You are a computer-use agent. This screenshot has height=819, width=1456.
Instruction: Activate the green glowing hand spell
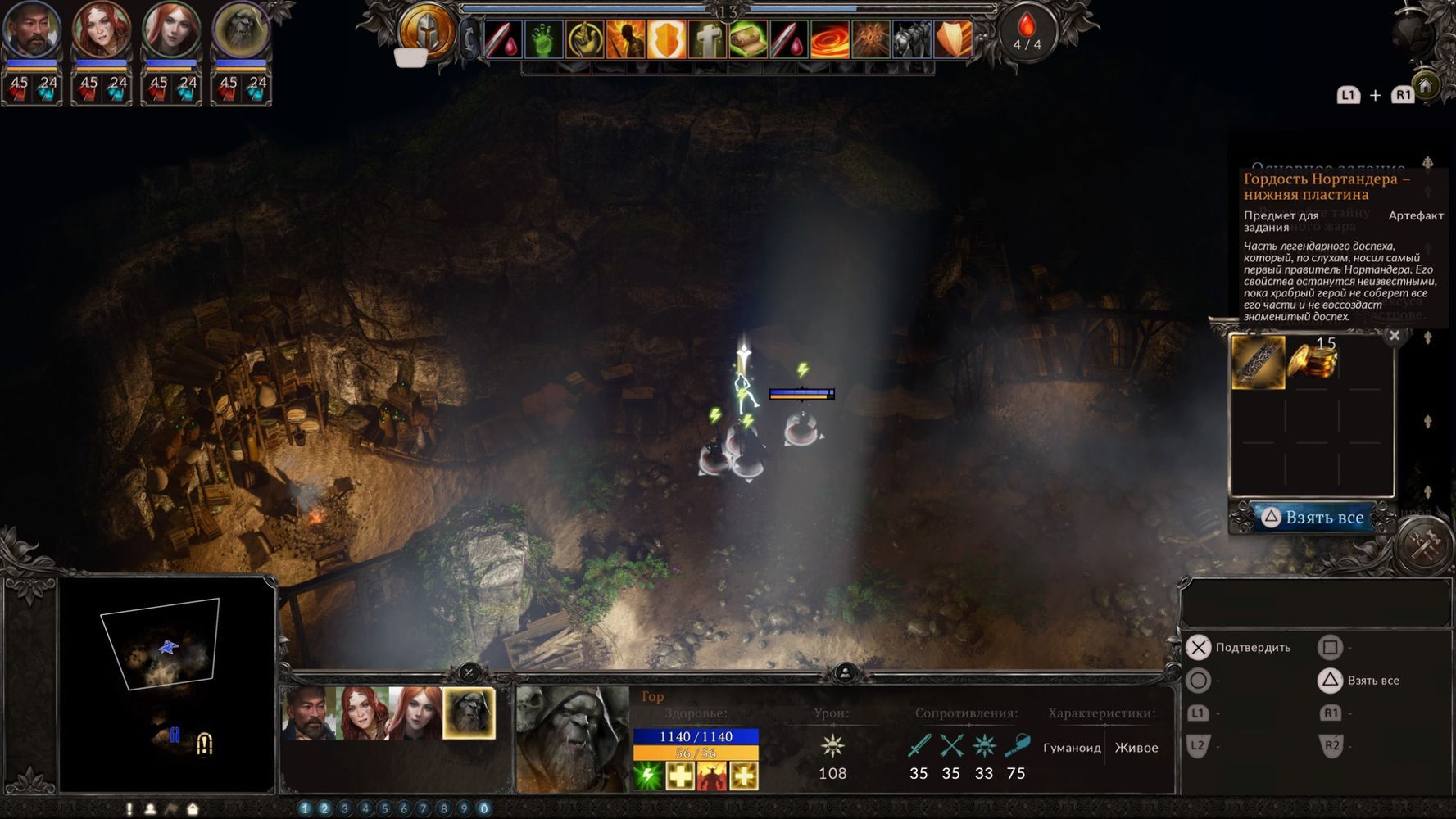point(542,38)
